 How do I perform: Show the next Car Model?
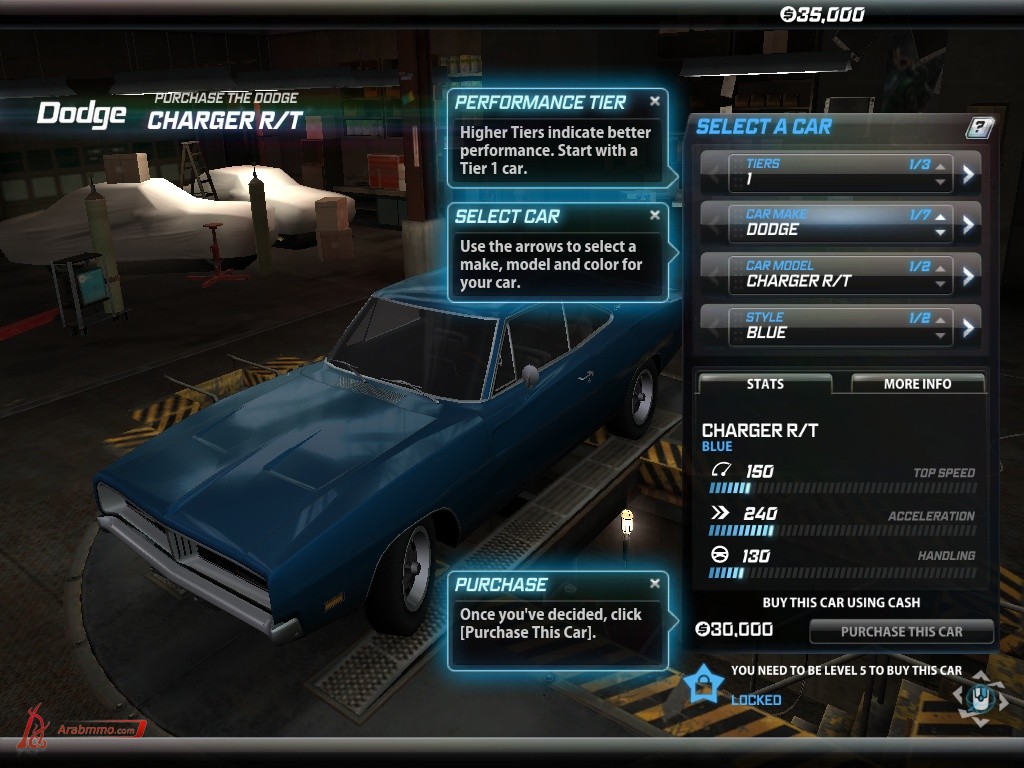pos(968,276)
